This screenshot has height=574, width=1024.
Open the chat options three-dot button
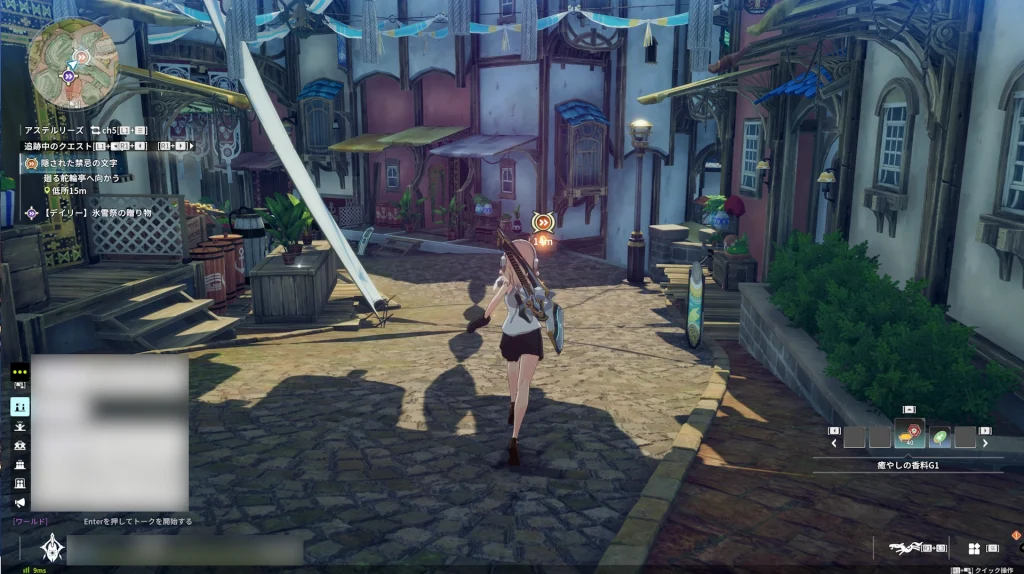point(20,371)
